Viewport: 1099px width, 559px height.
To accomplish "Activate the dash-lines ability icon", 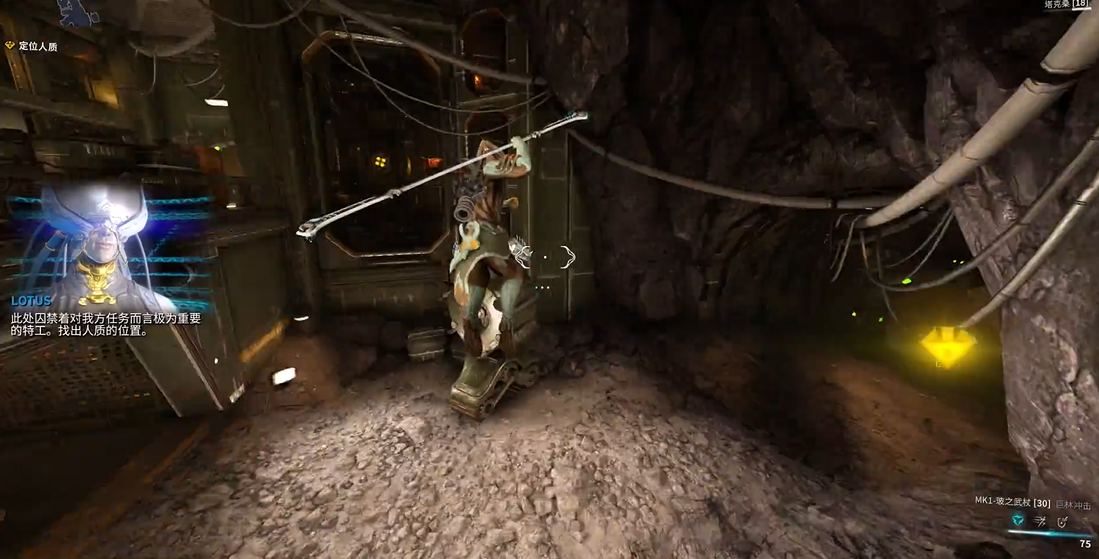I will tap(1040, 521).
